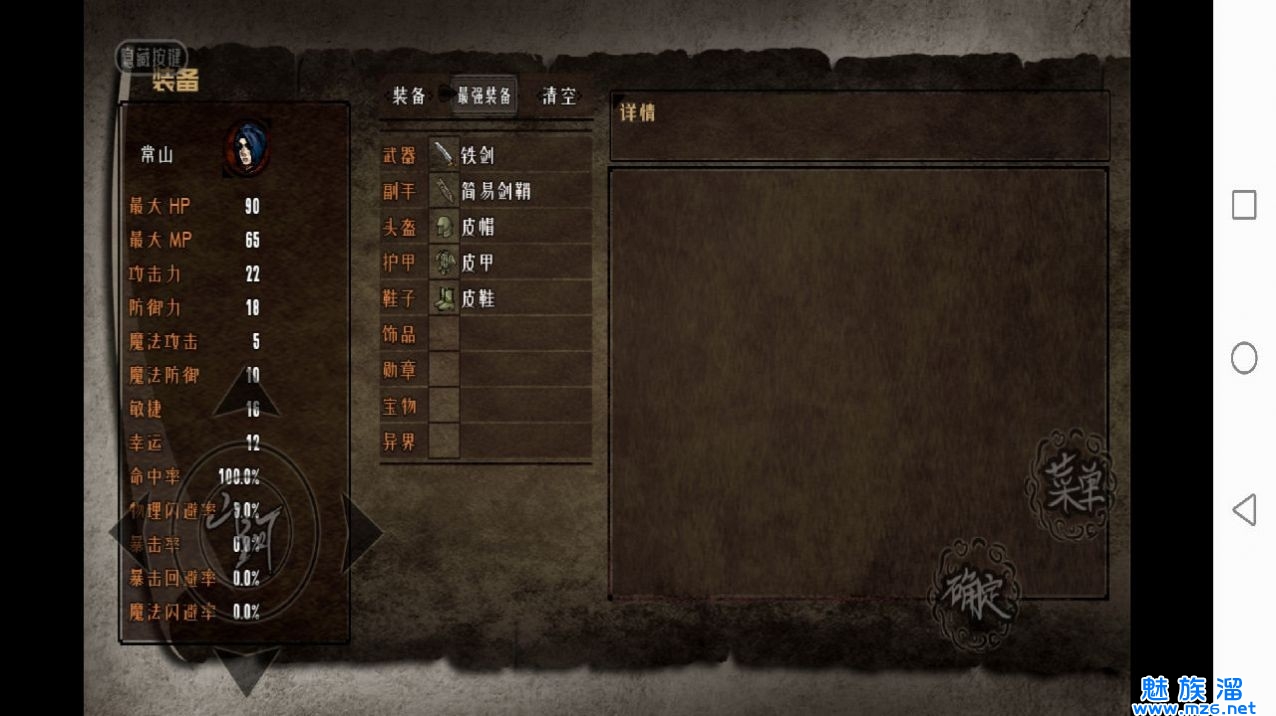Select the 简易剑鞘 off-hand slot
This screenshot has height=716, width=1276.
[510, 191]
